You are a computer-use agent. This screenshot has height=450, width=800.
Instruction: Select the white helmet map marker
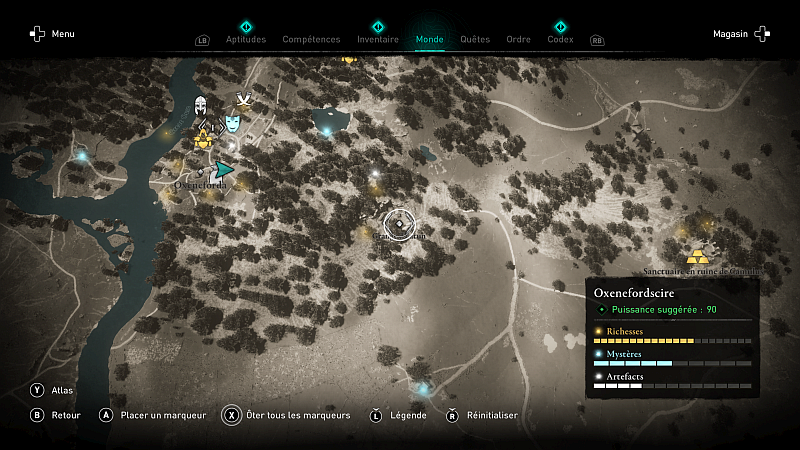click(201, 105)
